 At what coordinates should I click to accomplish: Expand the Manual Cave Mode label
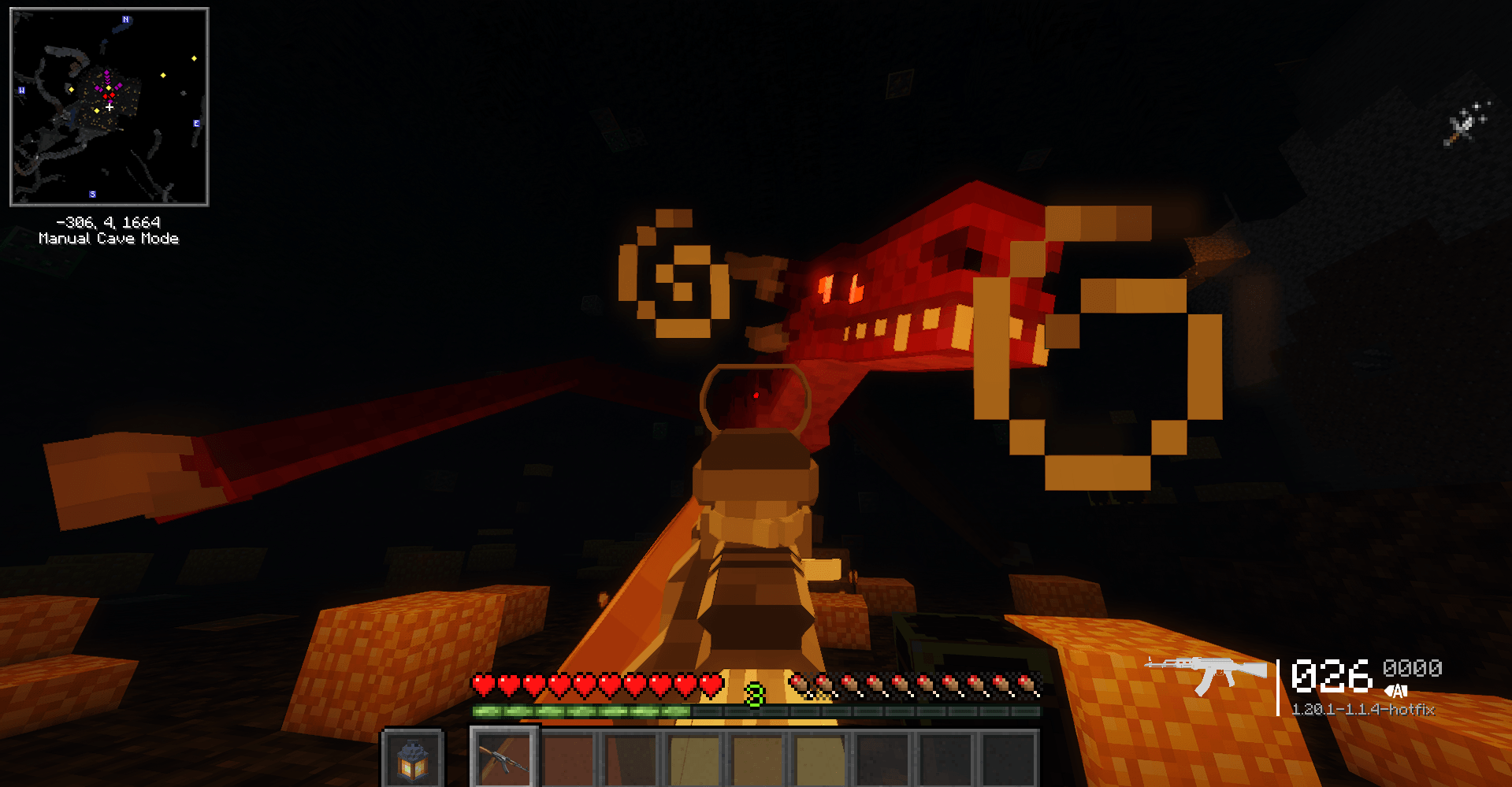[109, 238]
